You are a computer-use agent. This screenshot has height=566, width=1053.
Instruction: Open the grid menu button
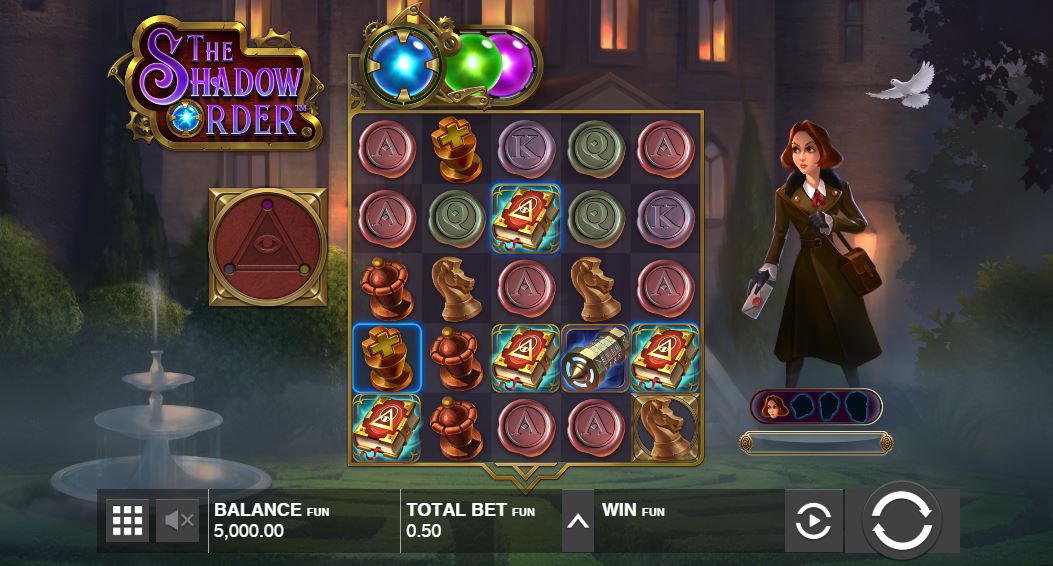127,520
